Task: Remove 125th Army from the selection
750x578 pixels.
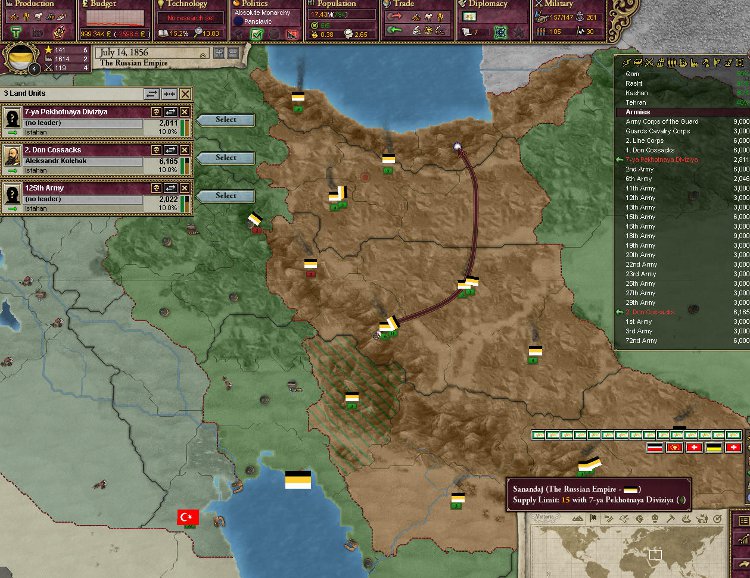Action: point(185,188)
